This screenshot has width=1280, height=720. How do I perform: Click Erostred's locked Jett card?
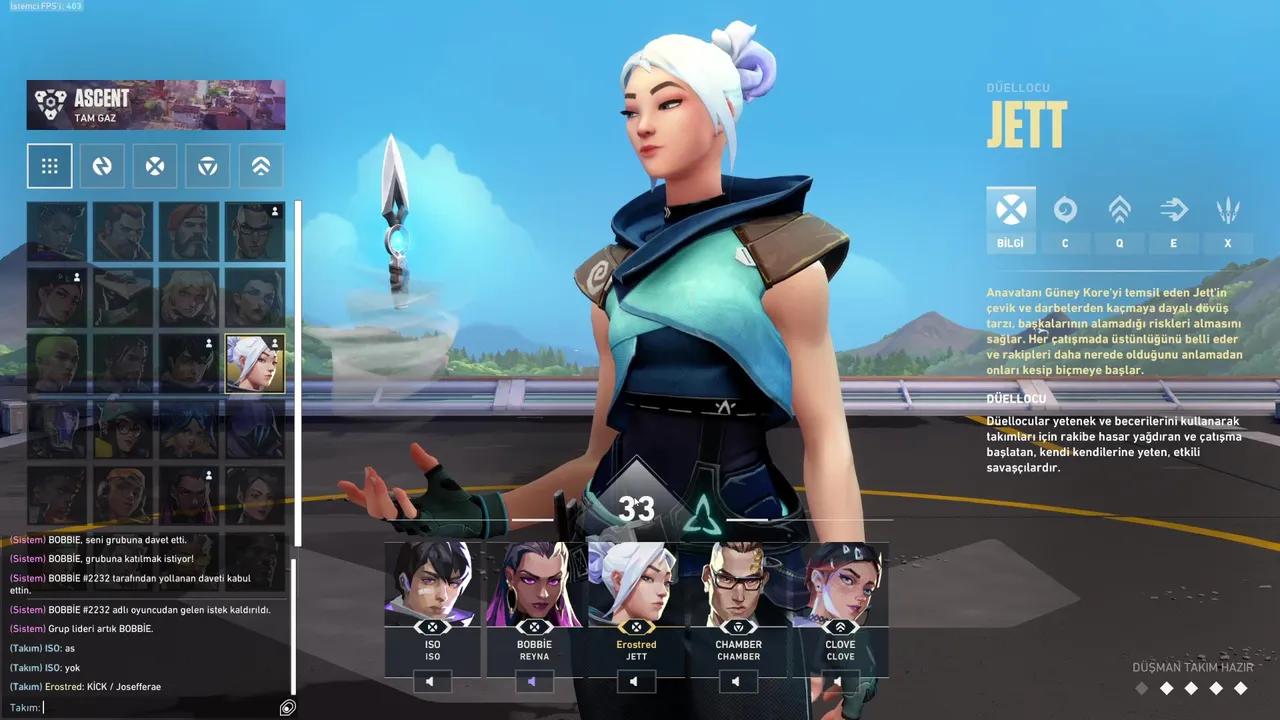637,600
